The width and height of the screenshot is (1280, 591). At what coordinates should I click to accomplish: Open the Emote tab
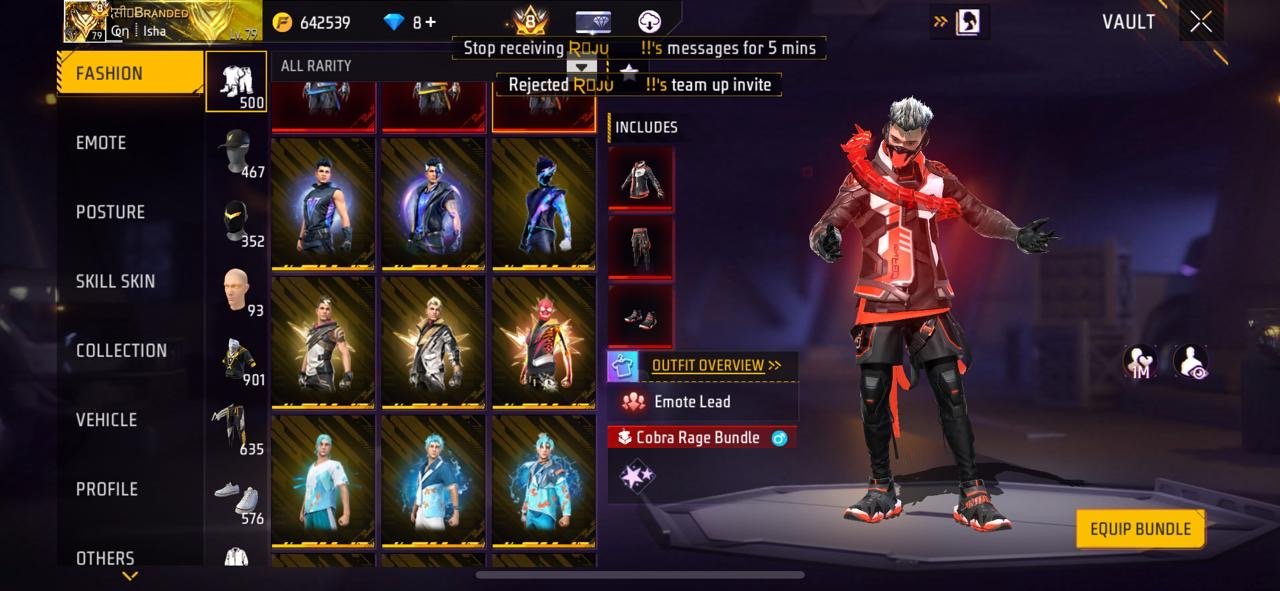point(101,143)
